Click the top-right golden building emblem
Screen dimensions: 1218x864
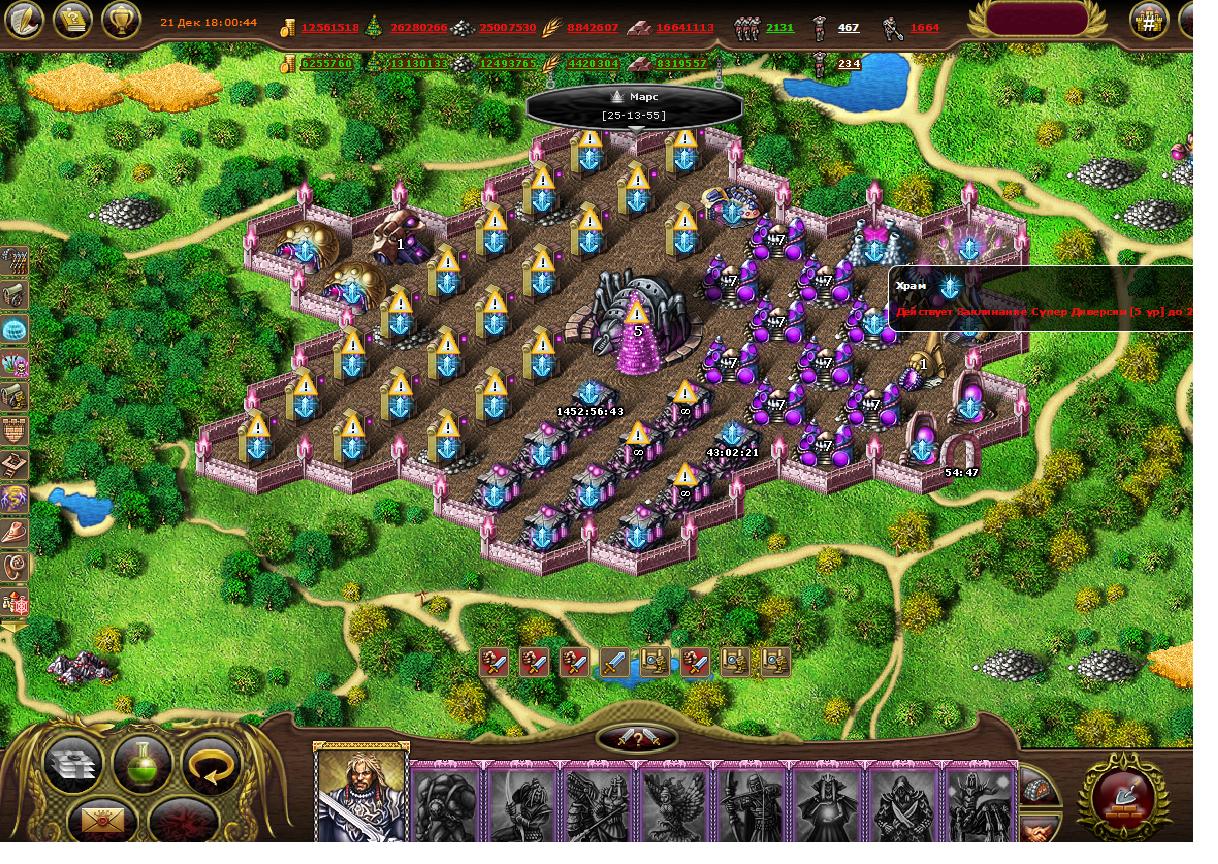point(1150,19)
